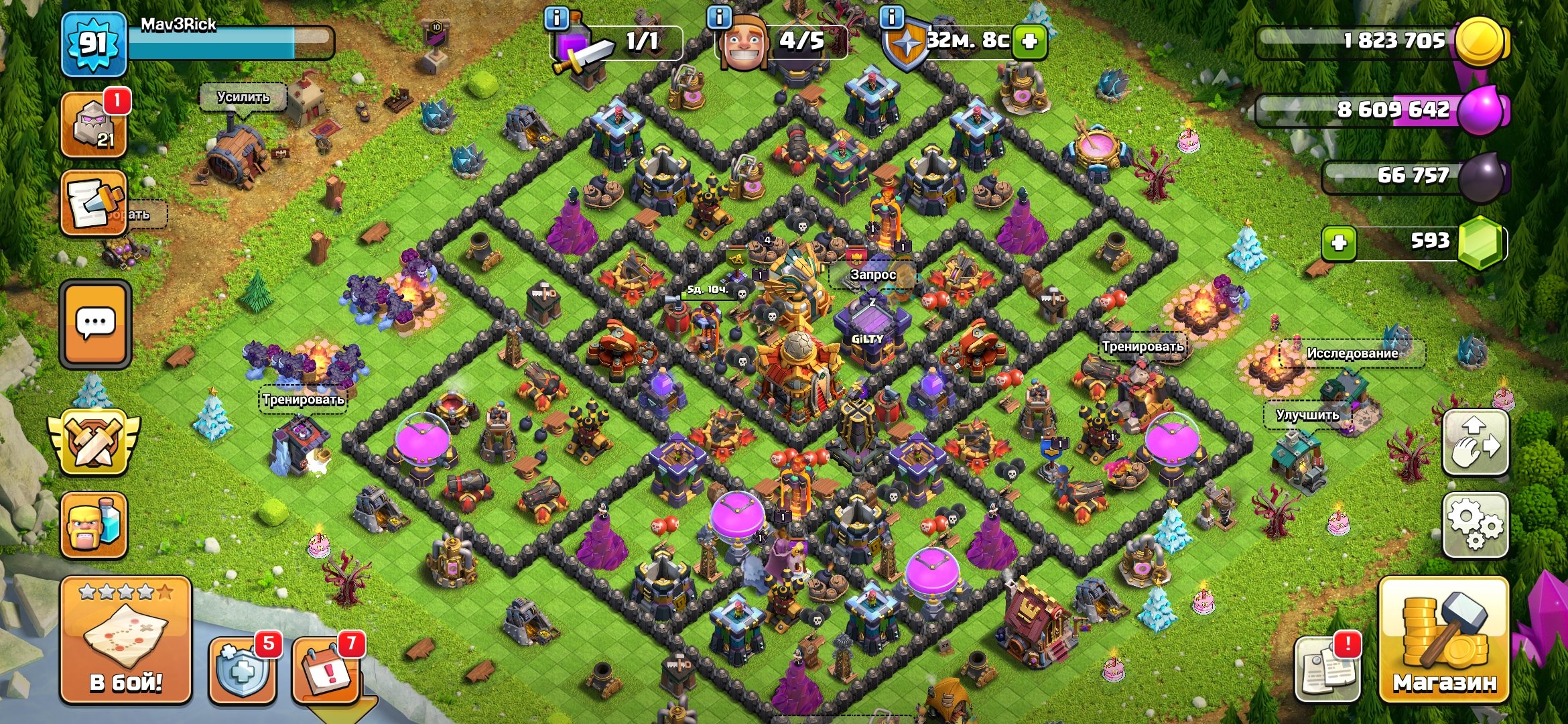
Task: Open the settings gears menu
Action: click(x=1475, y=526)
